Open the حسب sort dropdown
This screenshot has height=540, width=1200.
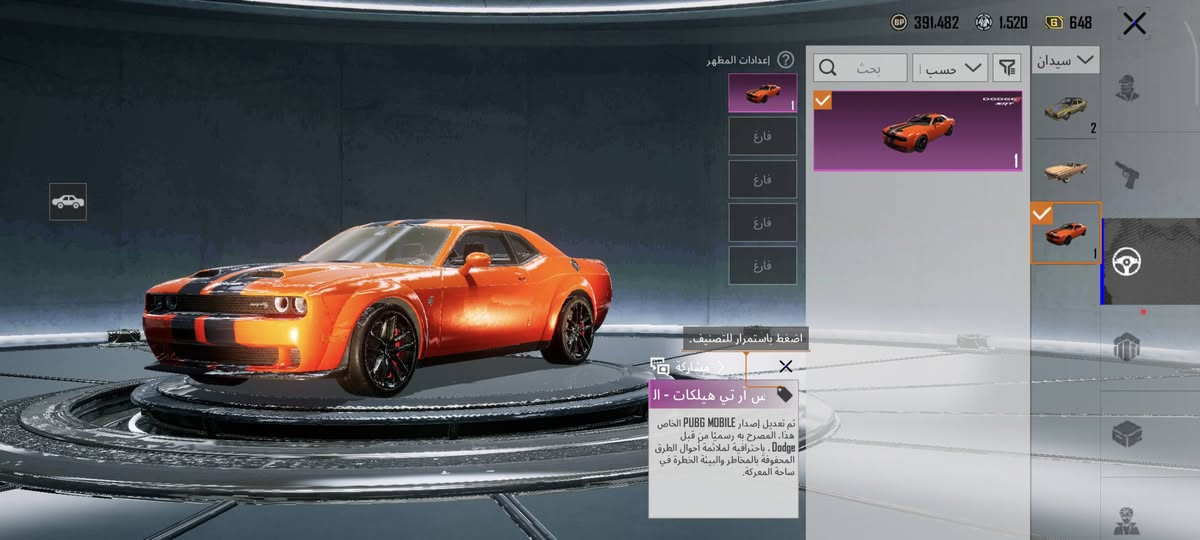point(950,68)
